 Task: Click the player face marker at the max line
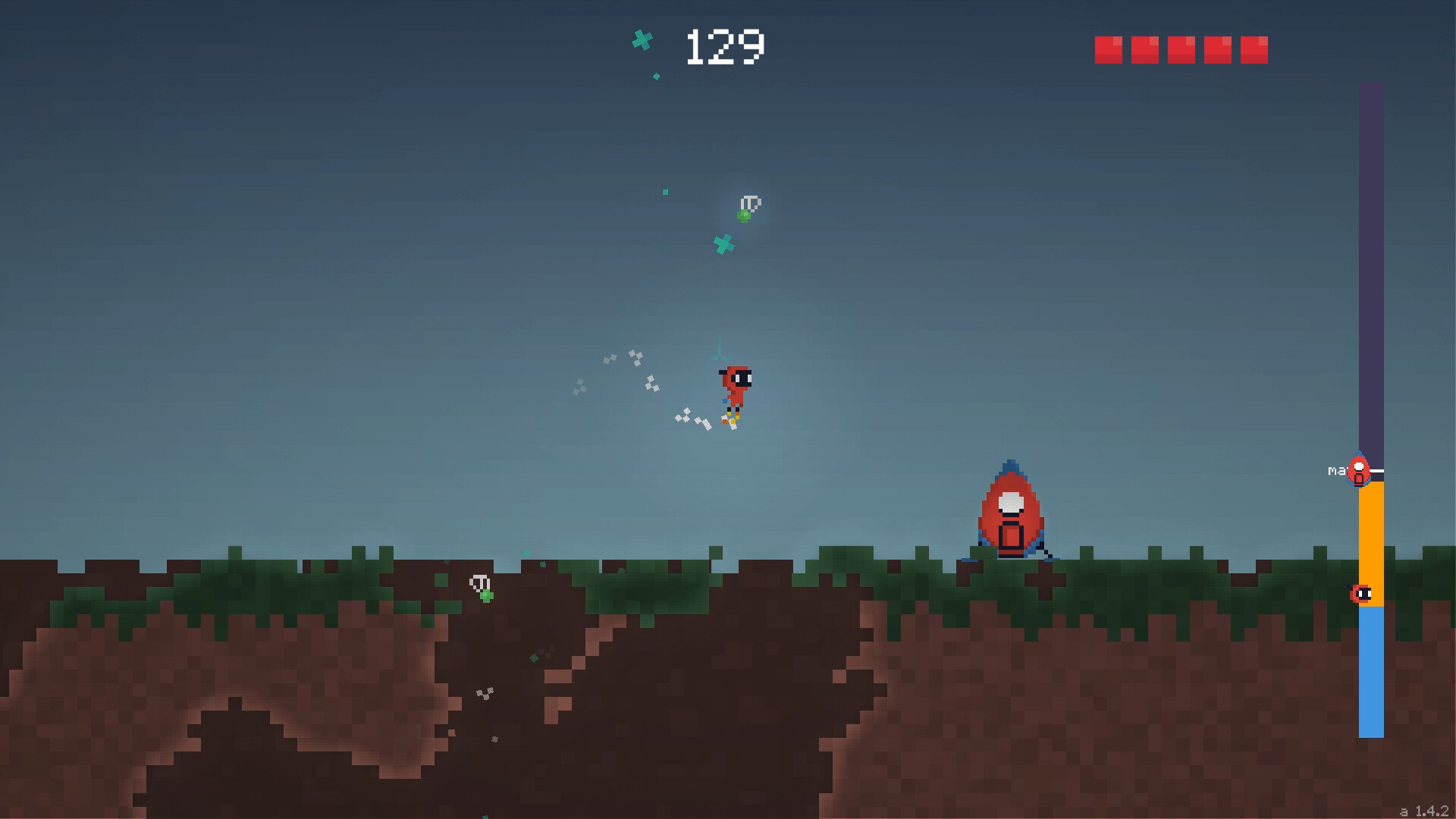coord(1357,472)
